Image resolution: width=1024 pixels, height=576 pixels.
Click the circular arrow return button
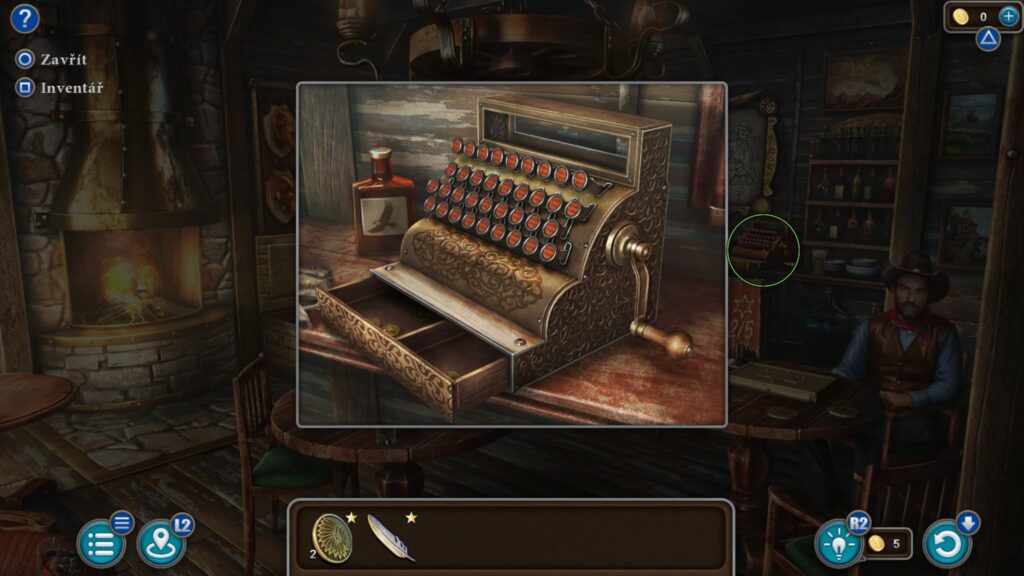[x=946, y=545]
